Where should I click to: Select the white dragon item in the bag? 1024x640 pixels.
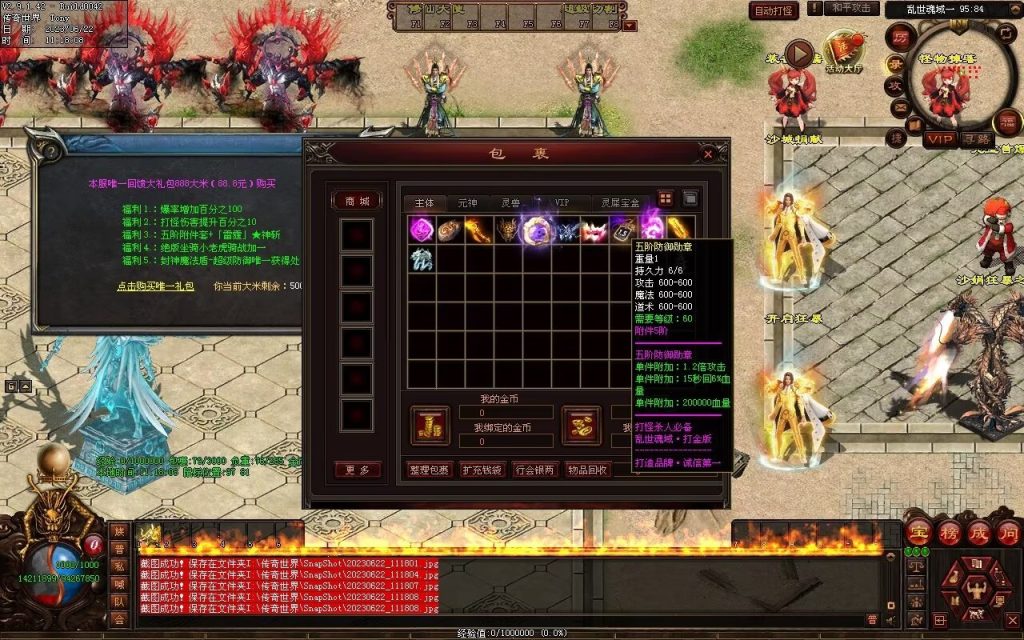pyautogui.click(x=421, y=259)
